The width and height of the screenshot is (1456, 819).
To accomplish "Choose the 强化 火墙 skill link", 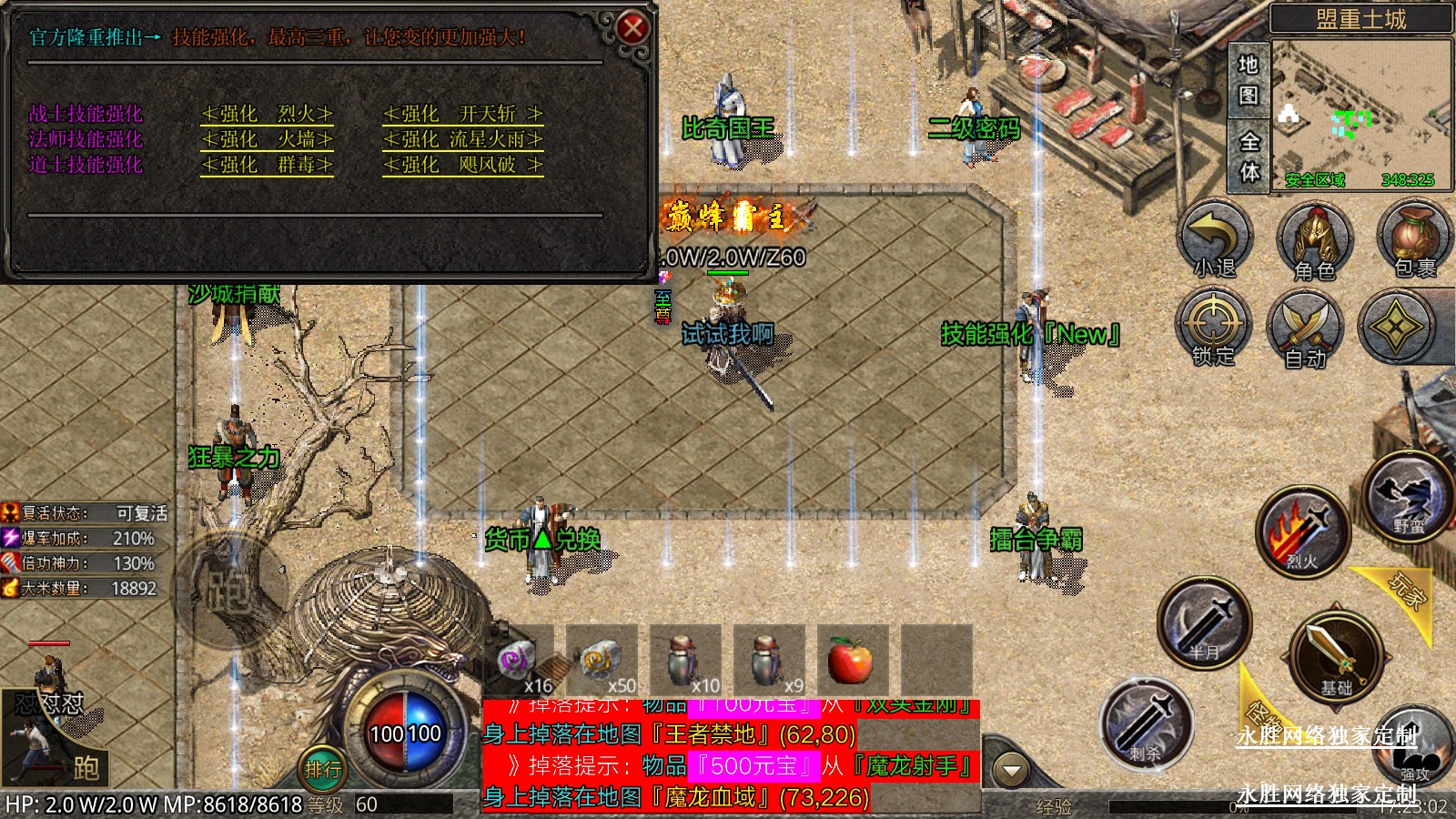I will [x=267, y=139].
